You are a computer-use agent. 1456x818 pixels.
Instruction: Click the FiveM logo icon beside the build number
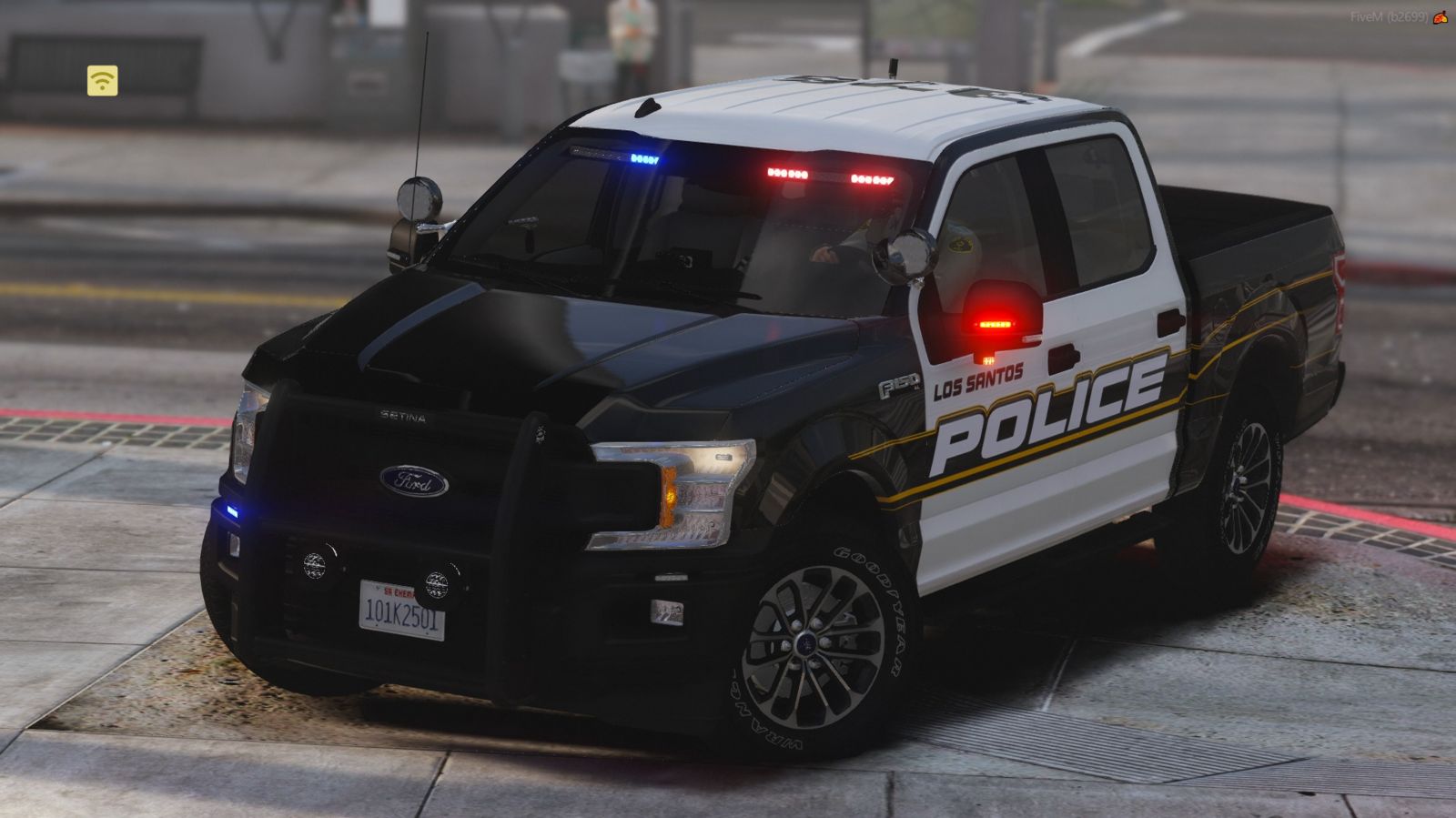click(x=1441, y=17)
